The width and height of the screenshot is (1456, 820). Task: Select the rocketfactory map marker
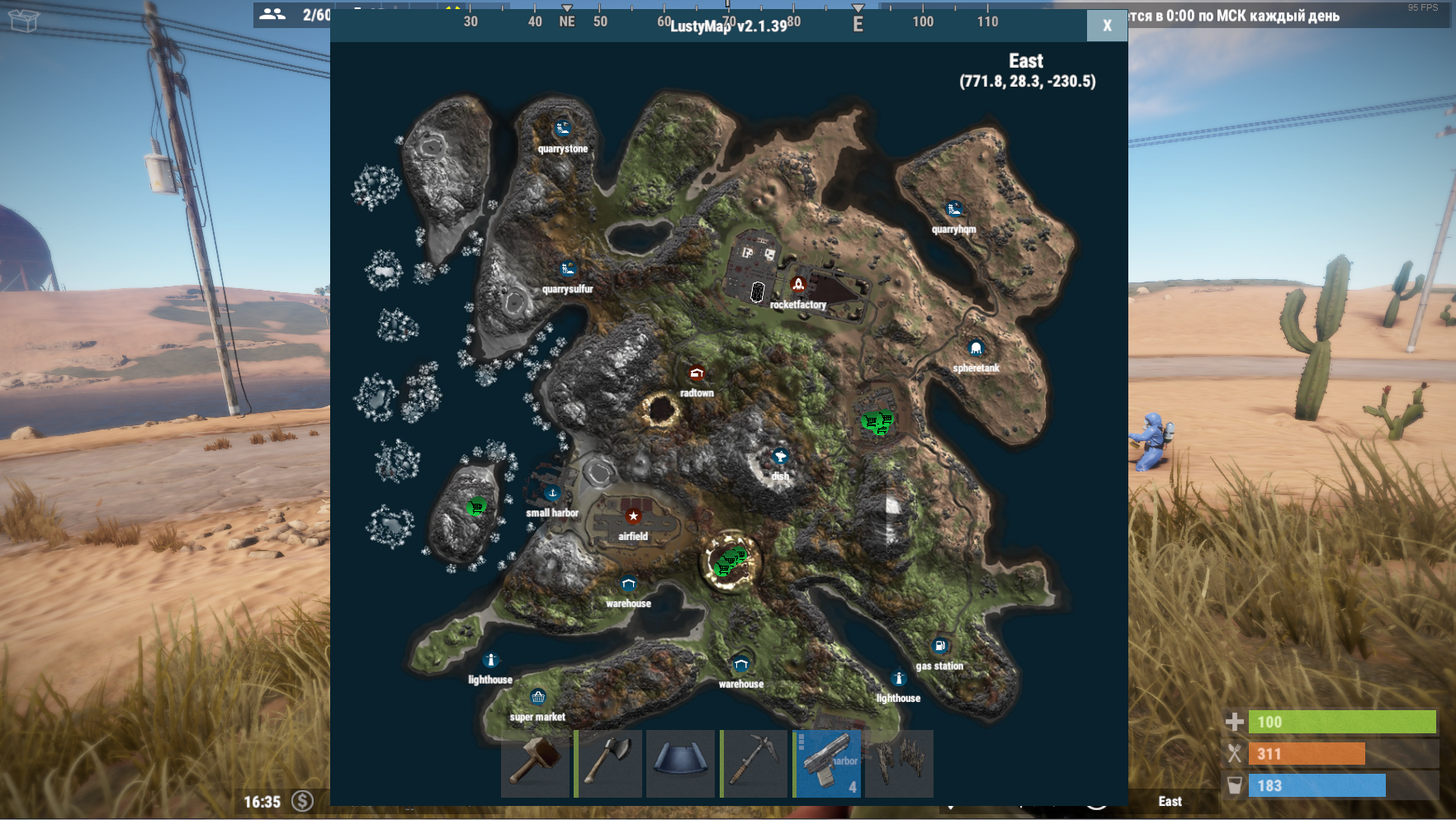798,285
